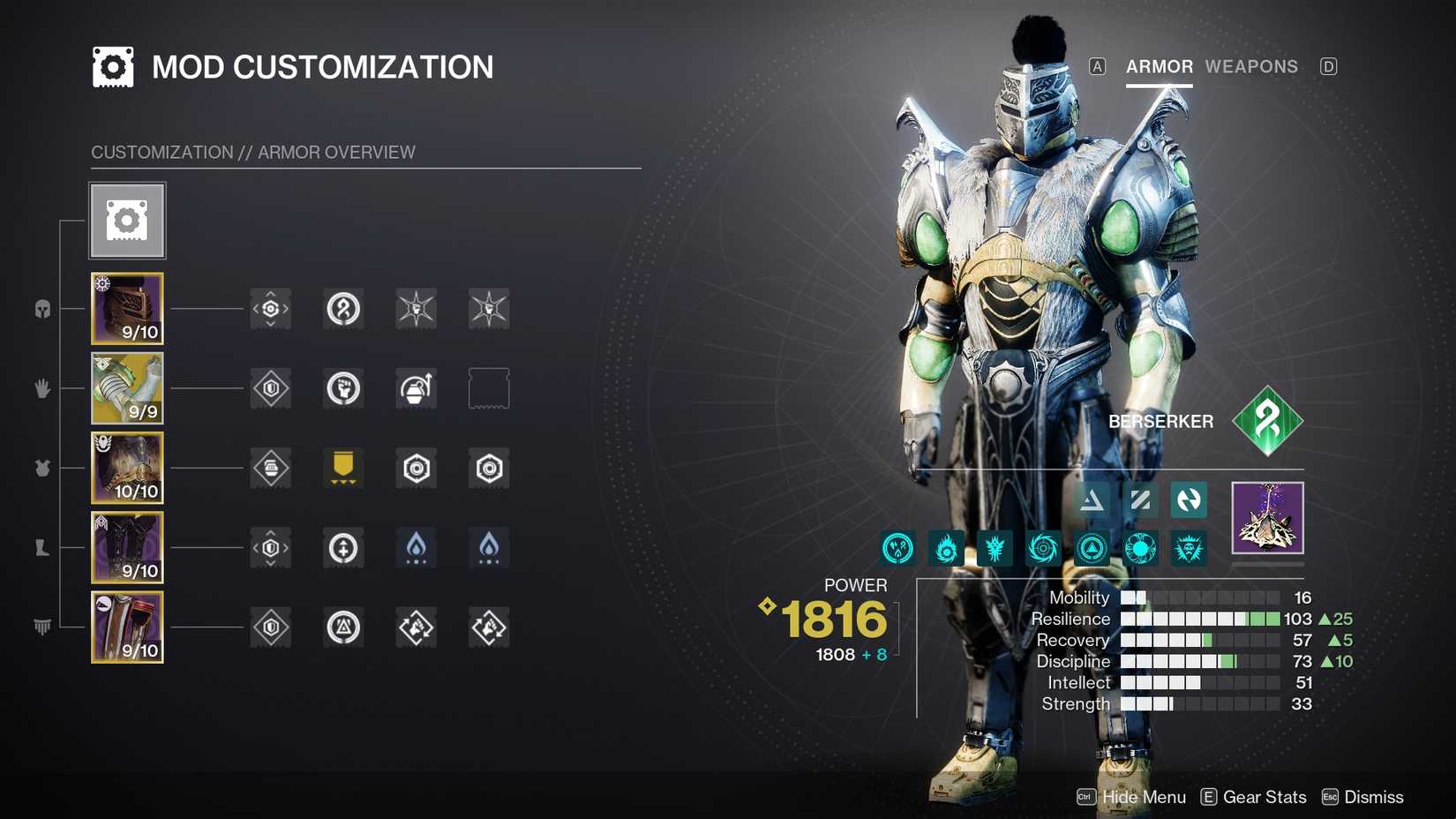Click the empty mod socket on arms row
This screenshot has width=1456, height=819.
coord(488,388)
